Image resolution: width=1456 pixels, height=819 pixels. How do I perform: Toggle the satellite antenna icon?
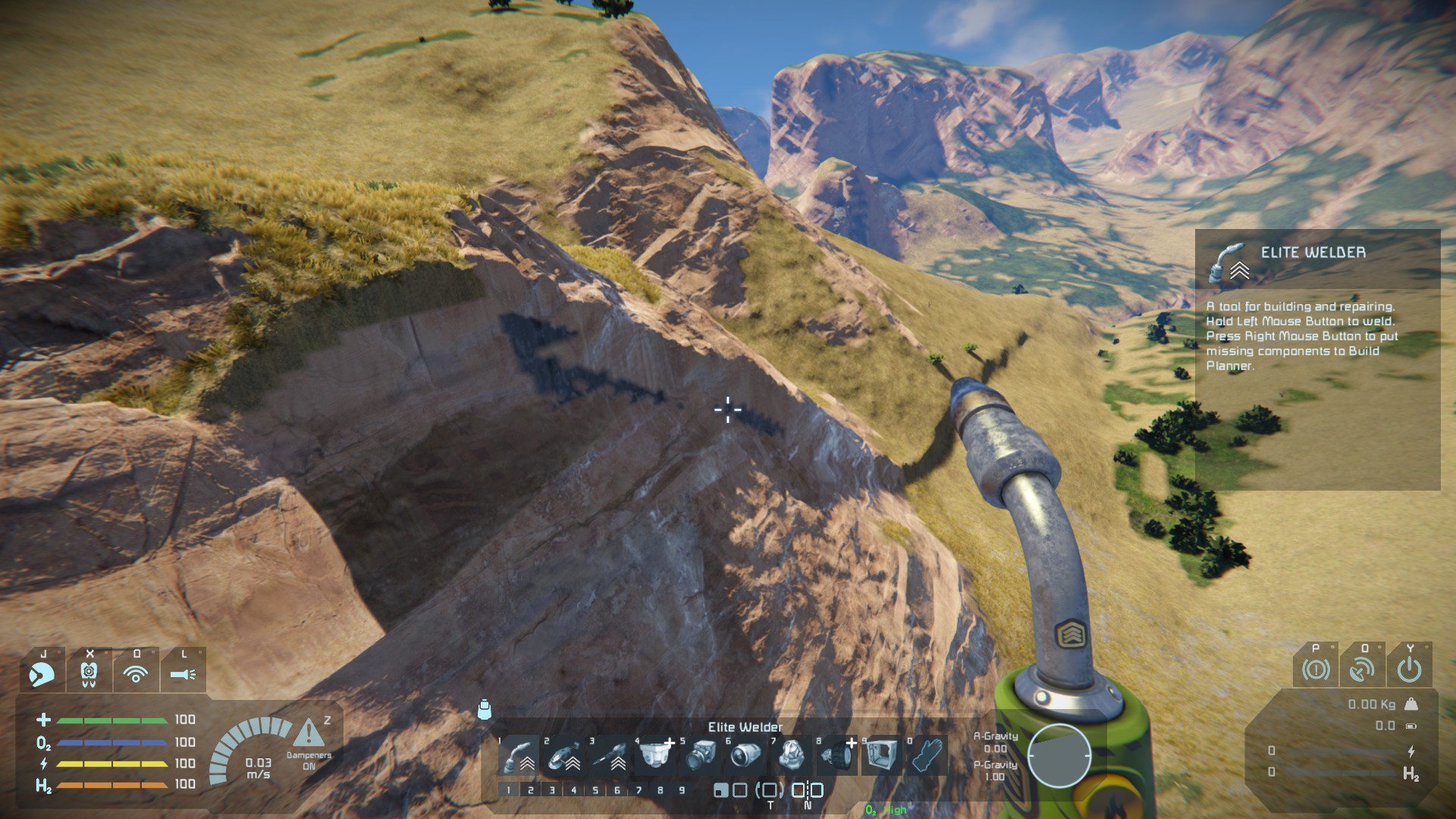pos(1362,670)
